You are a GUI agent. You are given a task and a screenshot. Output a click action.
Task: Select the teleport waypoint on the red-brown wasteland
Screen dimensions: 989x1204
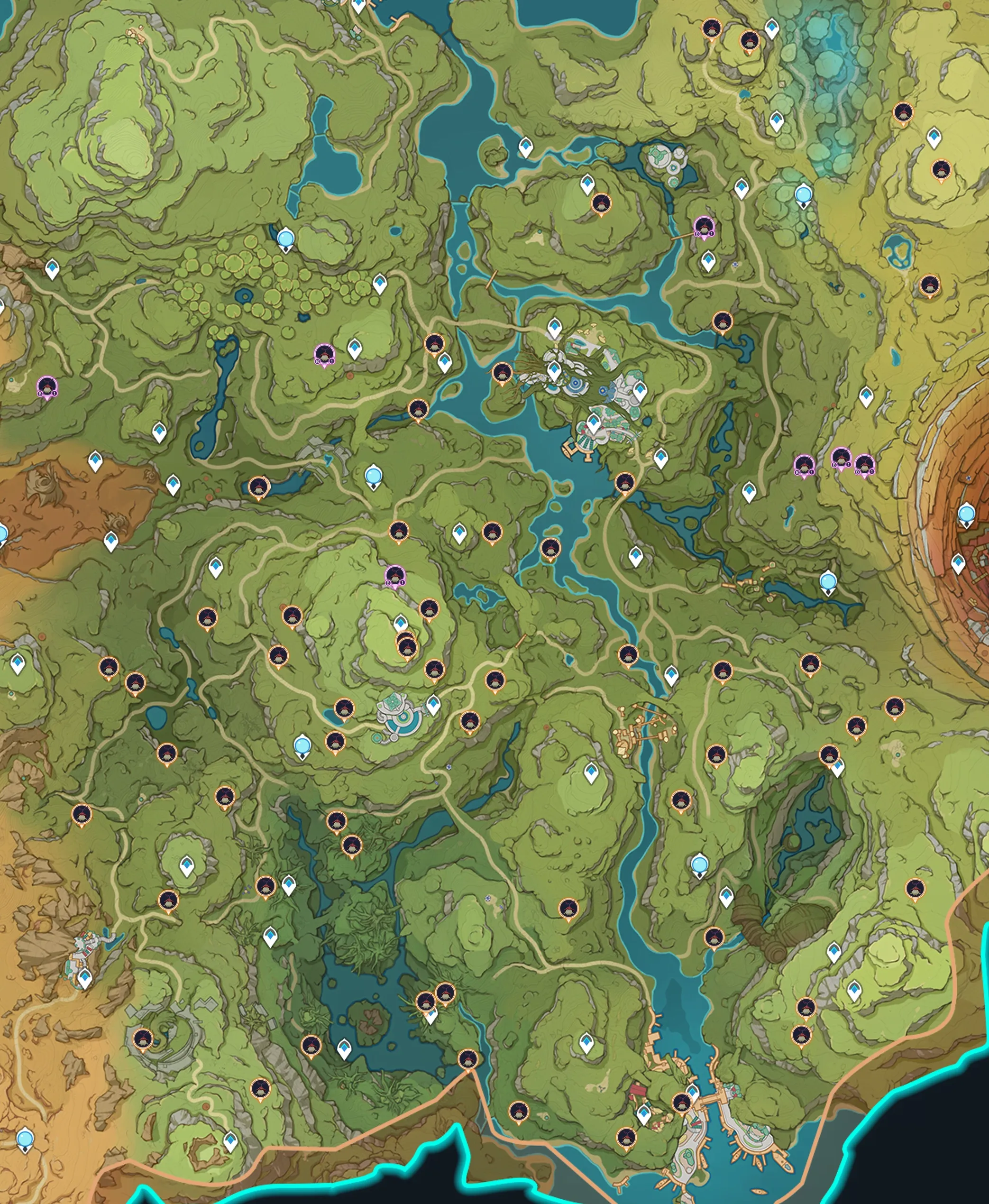click(x=95, y=461)
